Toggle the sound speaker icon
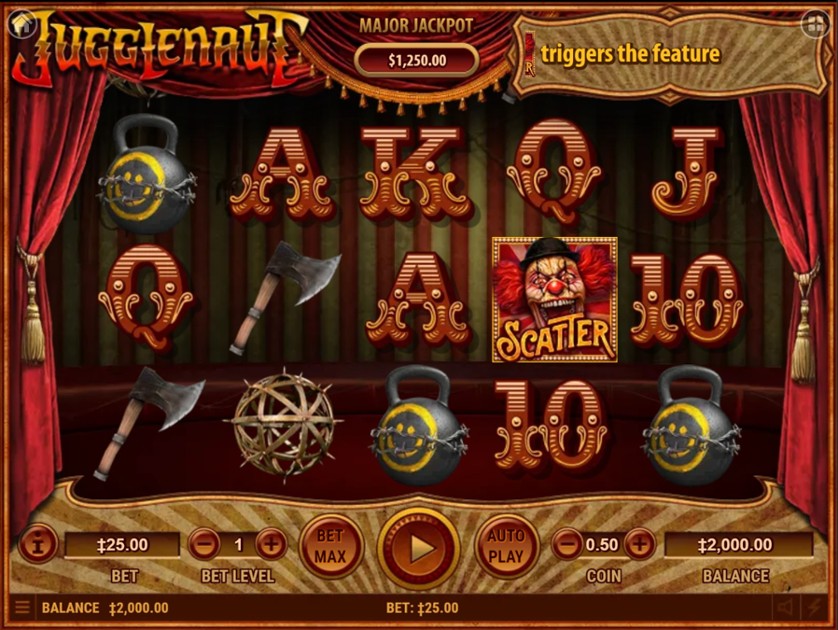This screenshot has width=838, height=630. [x=785, y=607]
